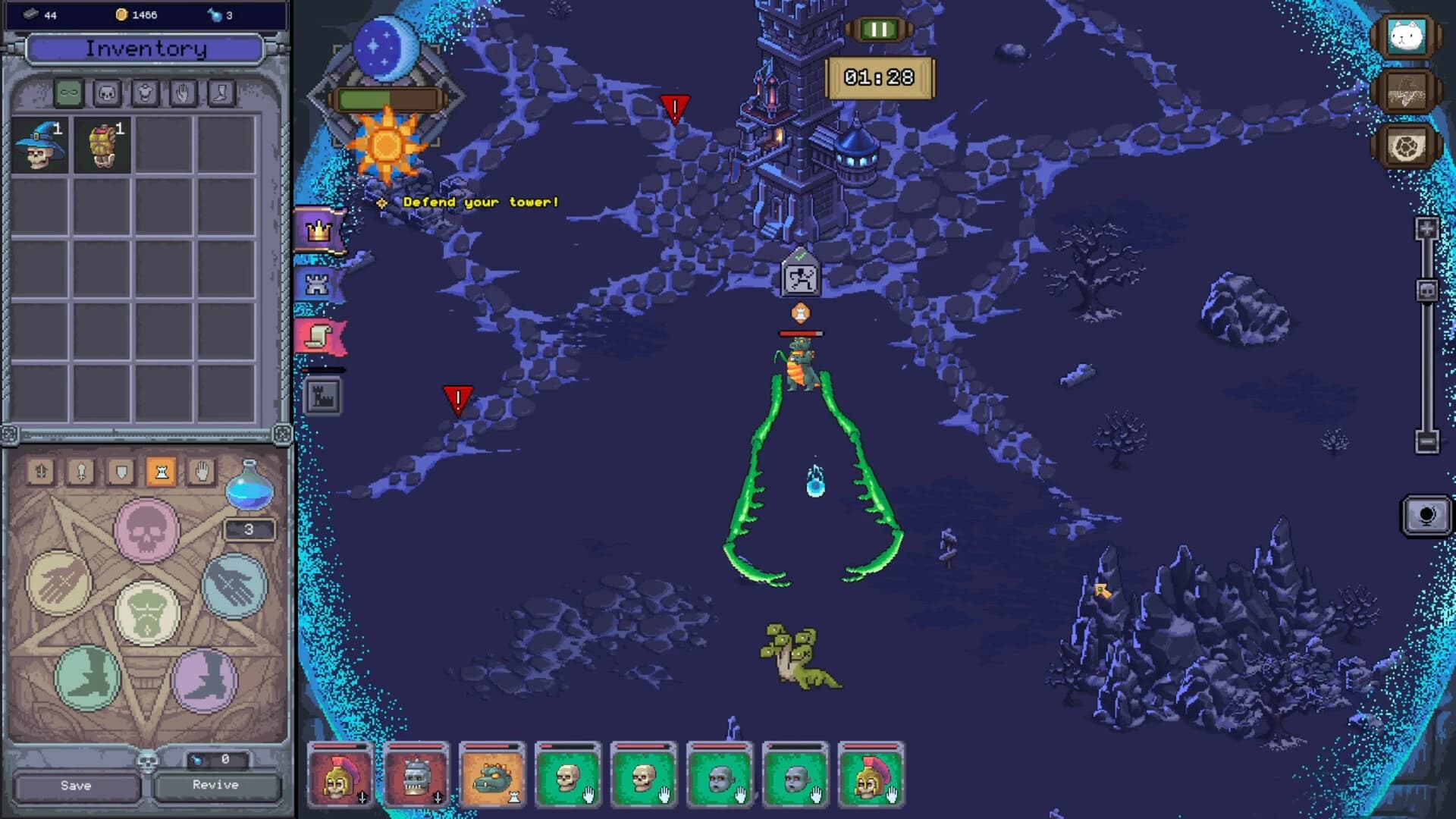The height and width of the screenshot is (819, 1456).
Task: Switch to the skull inventory filter tab
Action: [107, 93]
